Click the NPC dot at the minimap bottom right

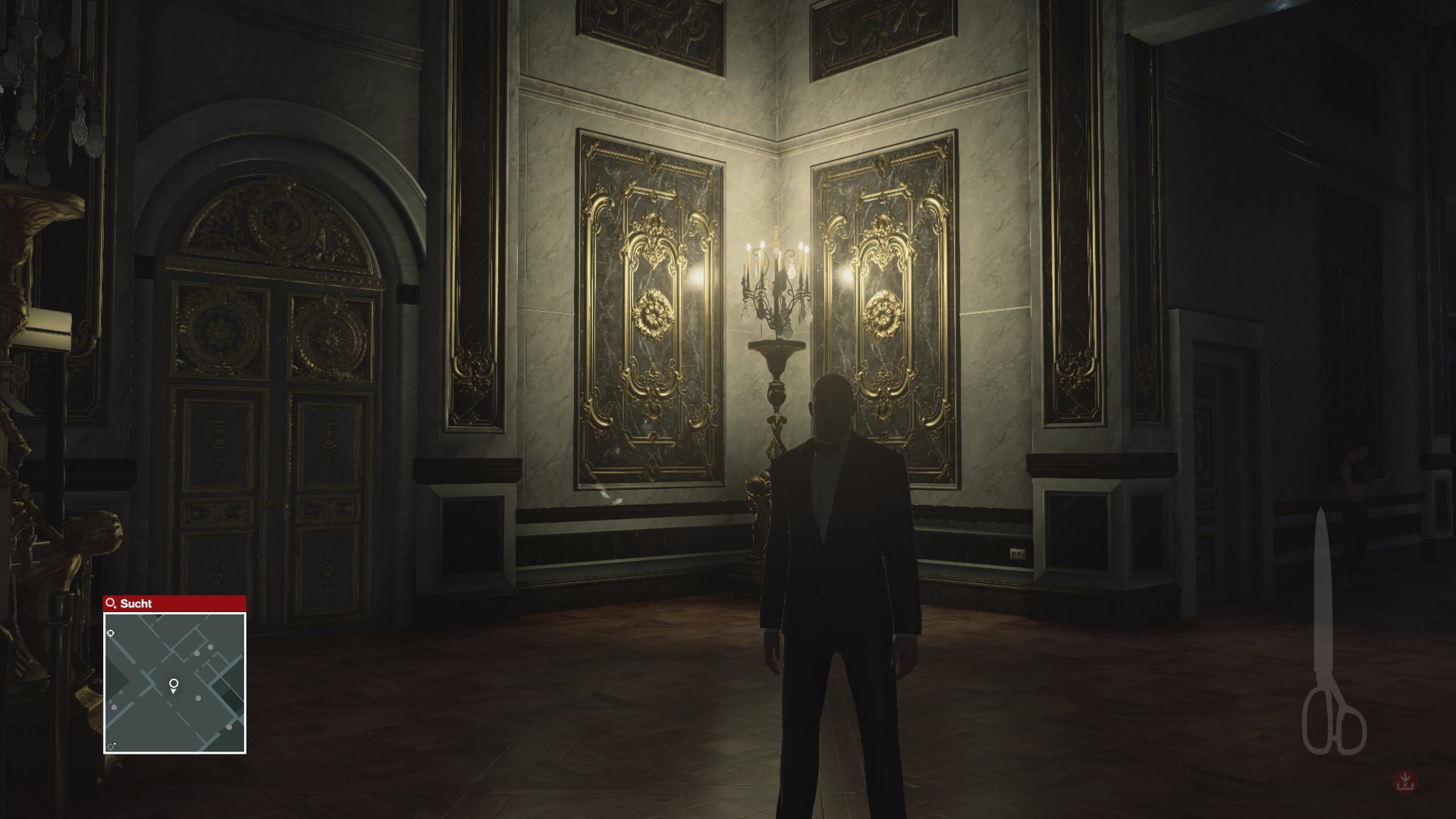pos(229,726)
